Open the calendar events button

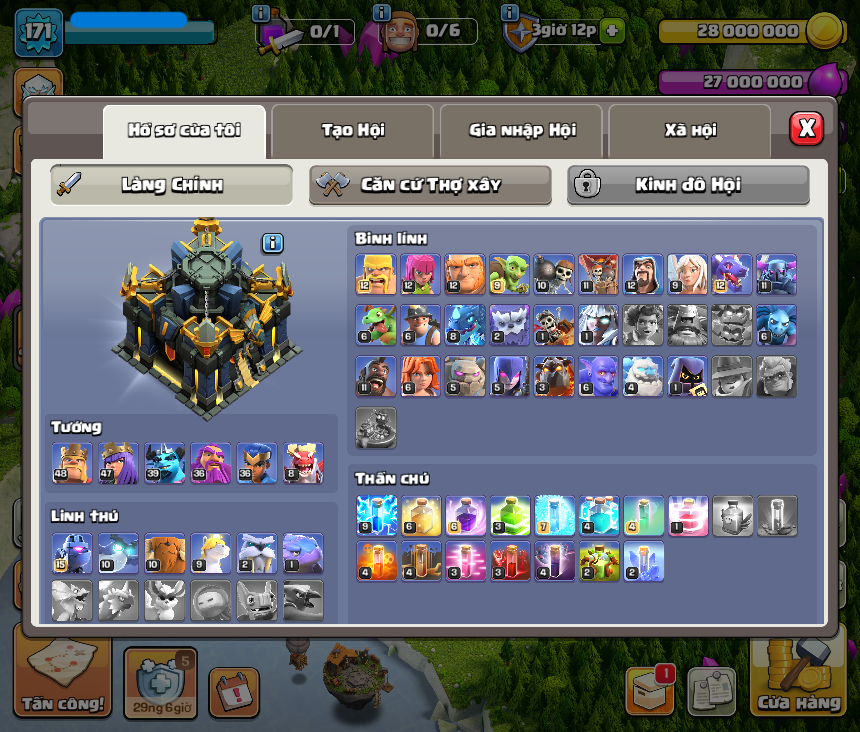[x=234, y=692]
